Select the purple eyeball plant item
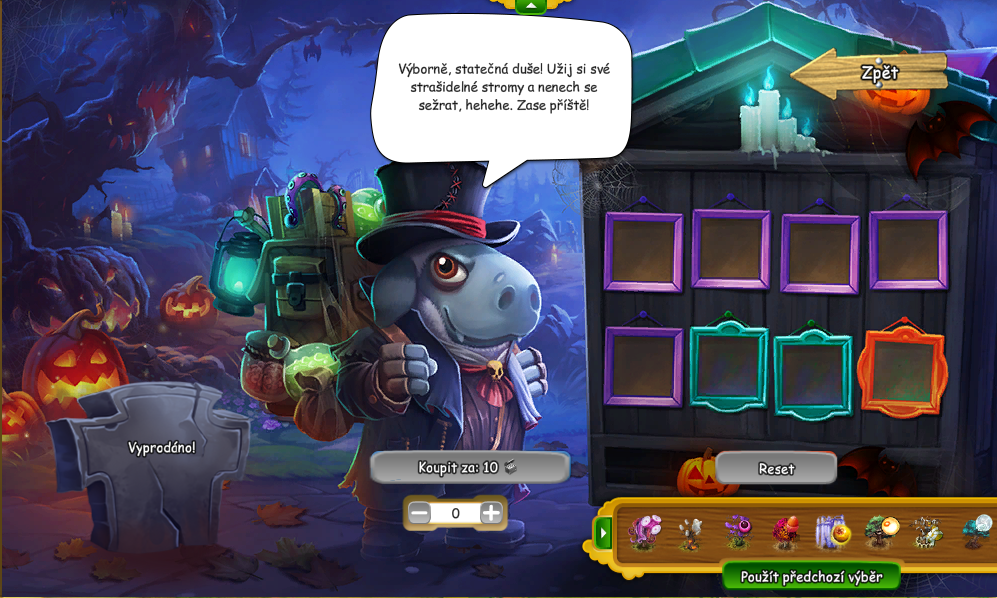This screenshot has height=598, width=997. click(x=738, y=531)
